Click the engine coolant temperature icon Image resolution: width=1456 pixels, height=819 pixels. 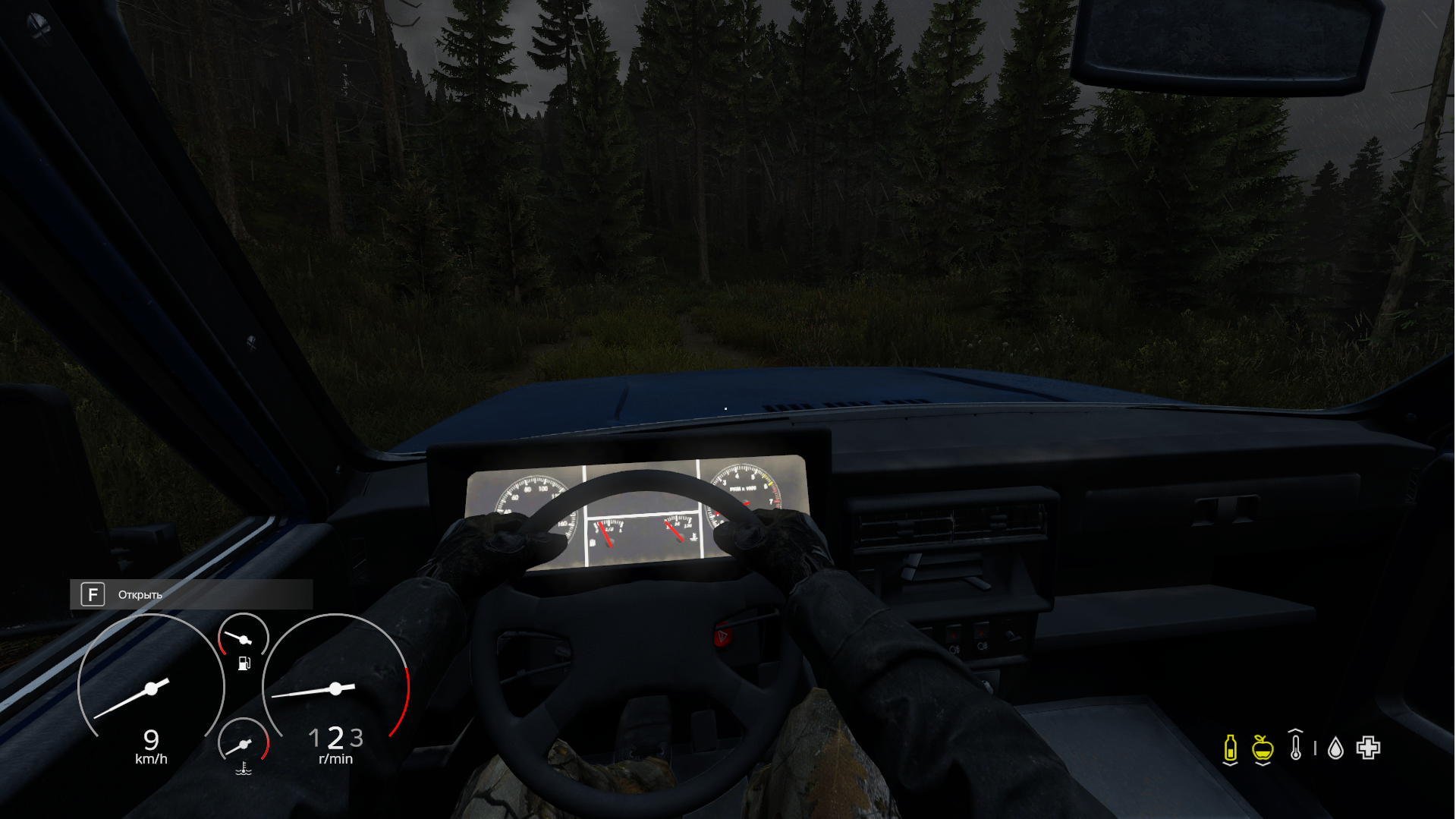[x=244, y=768]
